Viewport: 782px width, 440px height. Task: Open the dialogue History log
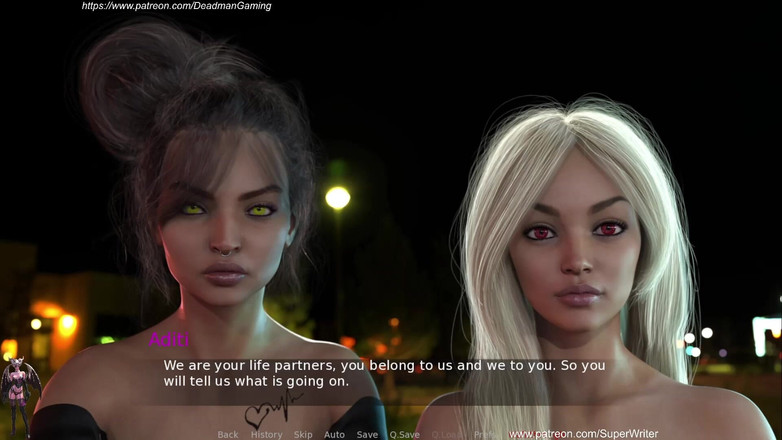tap(266, 435)
